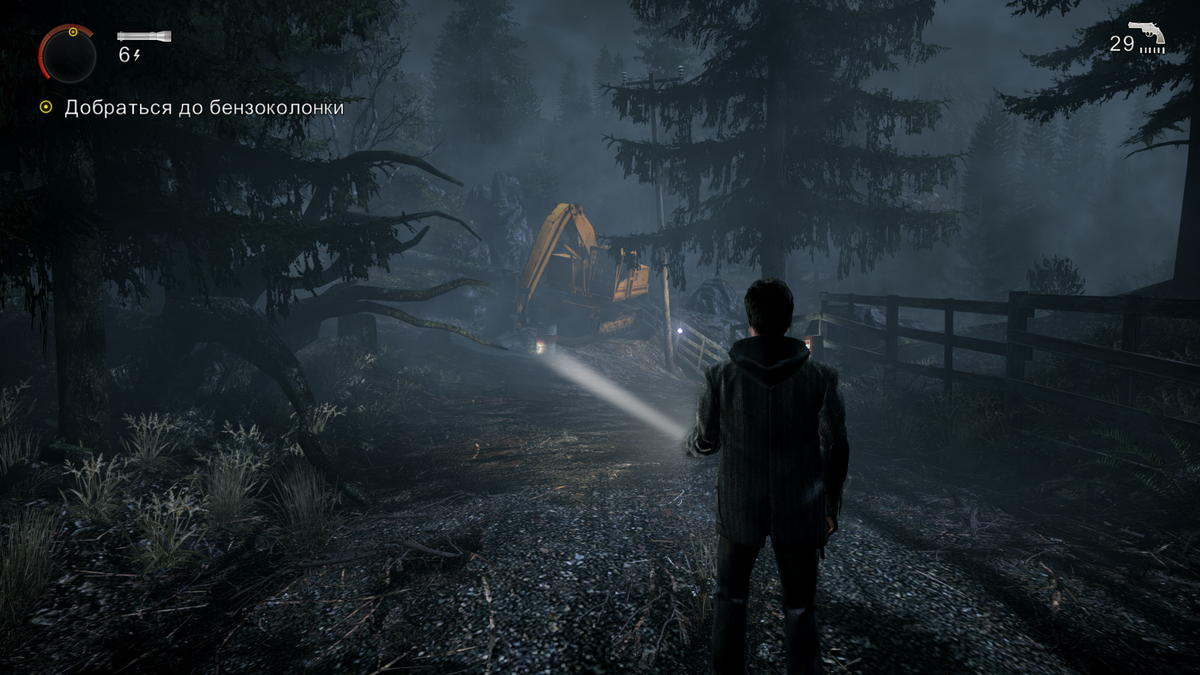Select the revolver weapon icon
Image resolution: width=1200 pixels, height=675 pixels.
(x=1147, y=35)
